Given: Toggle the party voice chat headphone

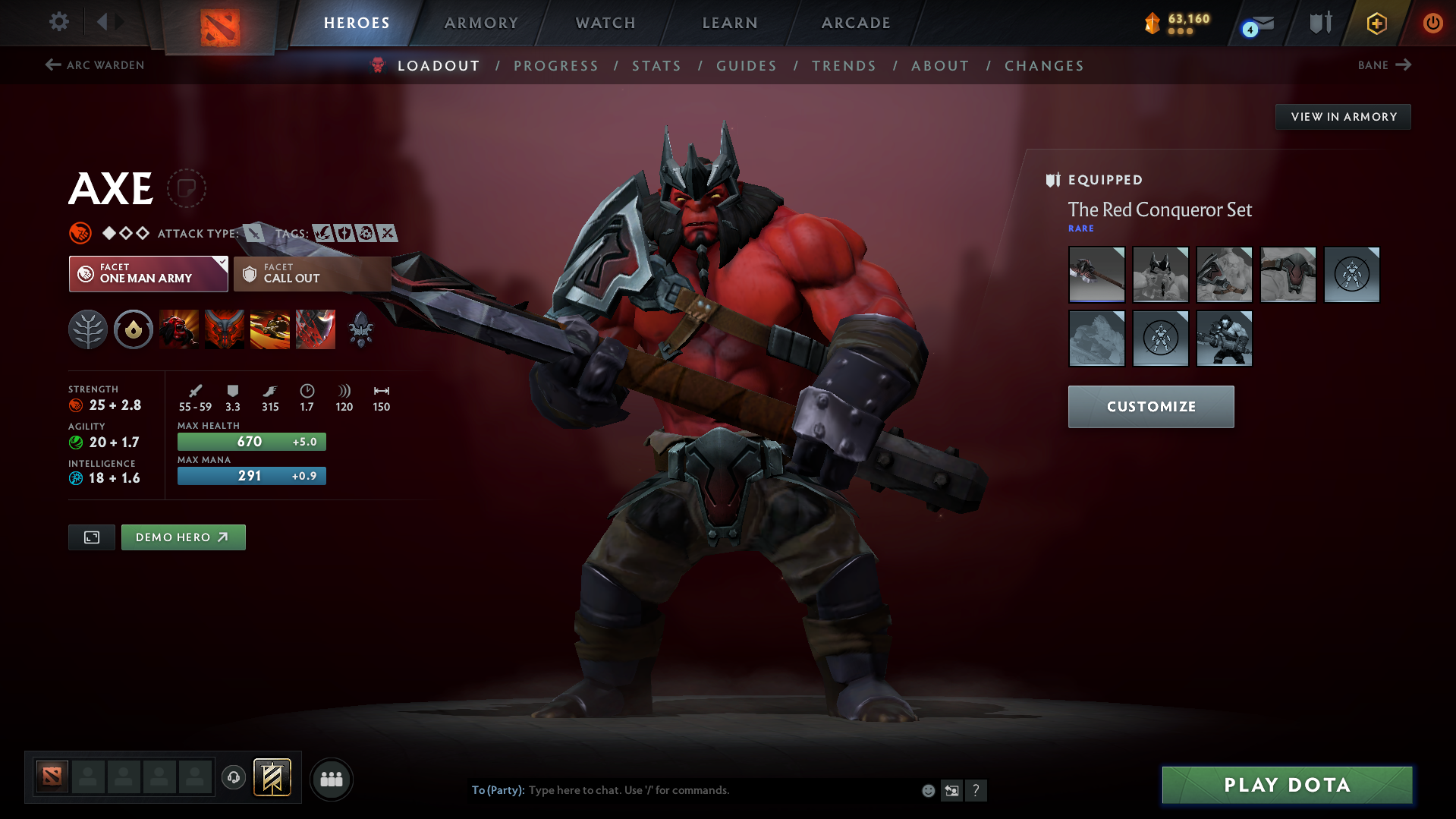Looking at the screenshot, I should pos(234,778).
